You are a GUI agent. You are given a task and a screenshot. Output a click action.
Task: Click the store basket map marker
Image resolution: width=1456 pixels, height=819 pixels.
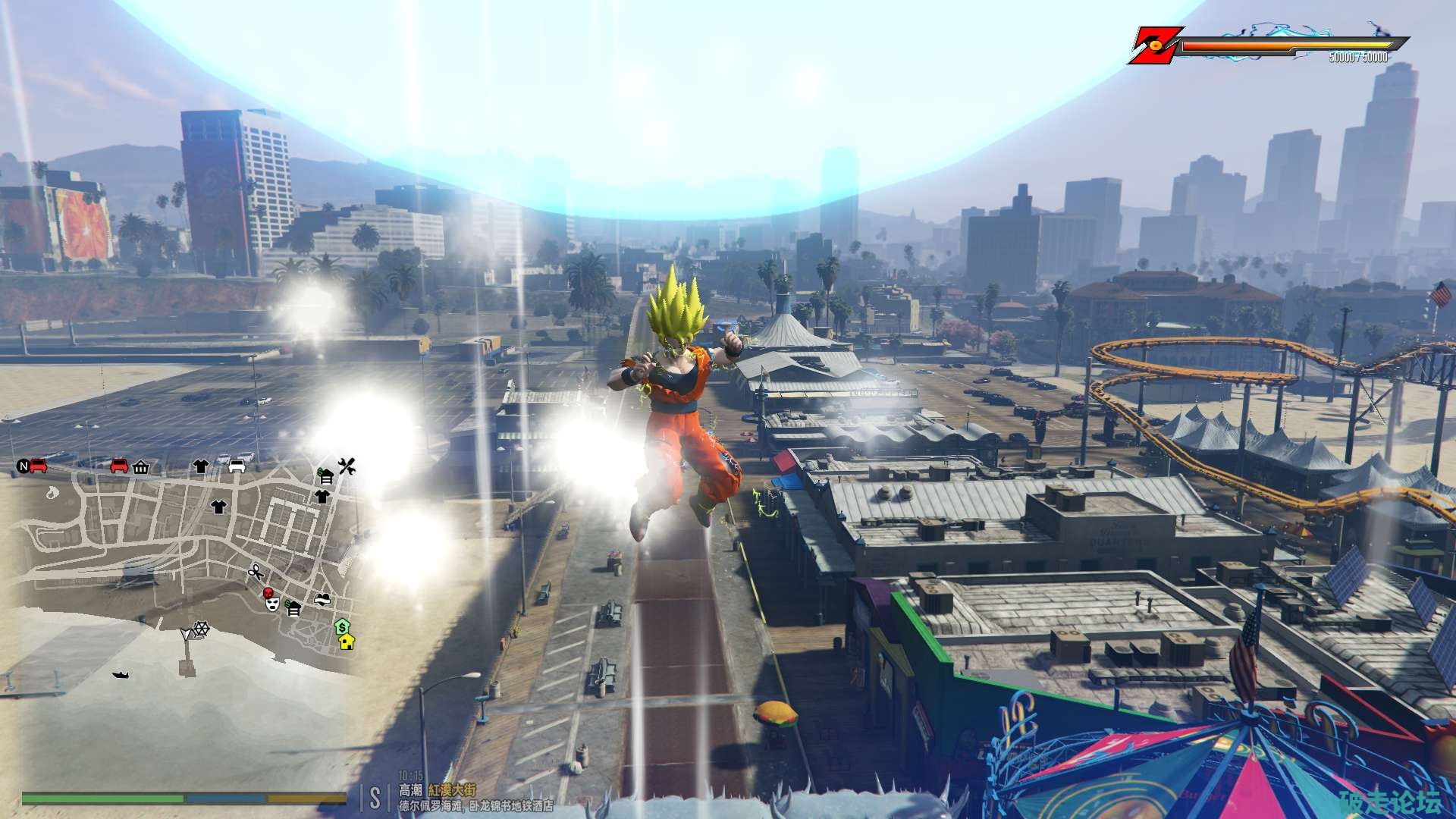pyautogui.click(x=140, y=468)
